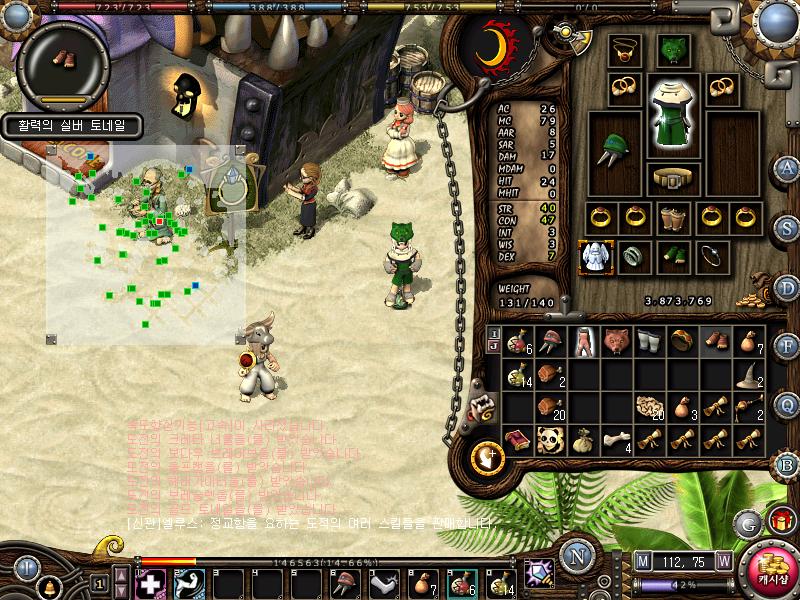Select the green wolf helmet equipment slot
The width and height of the screenshot is (800, 600).
click(672, 50)
